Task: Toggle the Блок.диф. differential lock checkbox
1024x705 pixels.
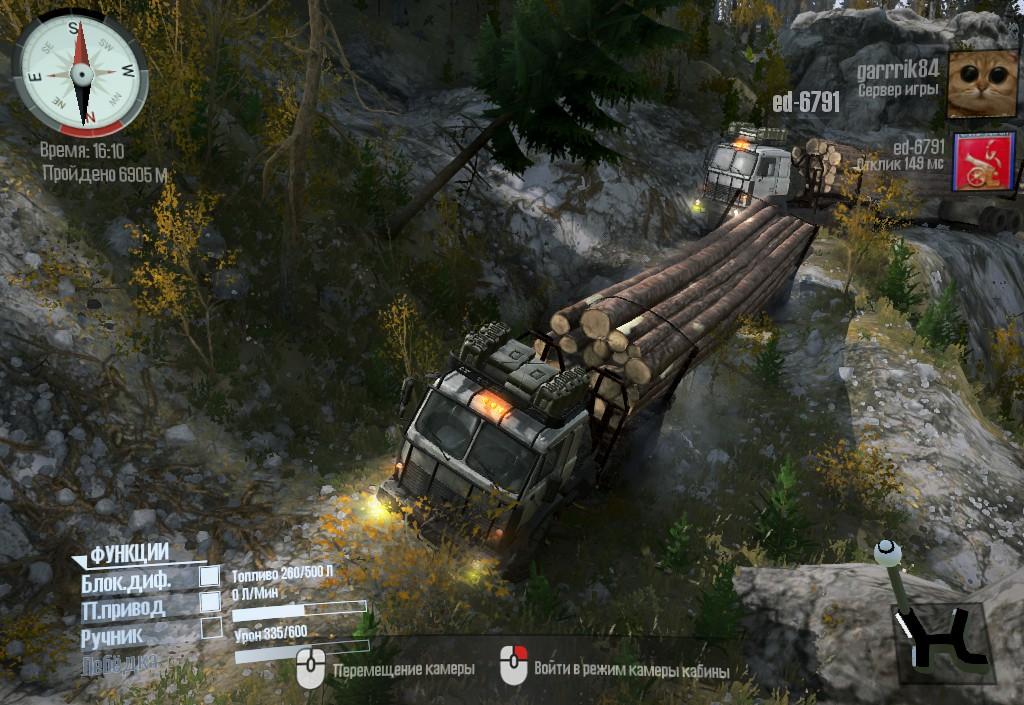Action: 210,576
